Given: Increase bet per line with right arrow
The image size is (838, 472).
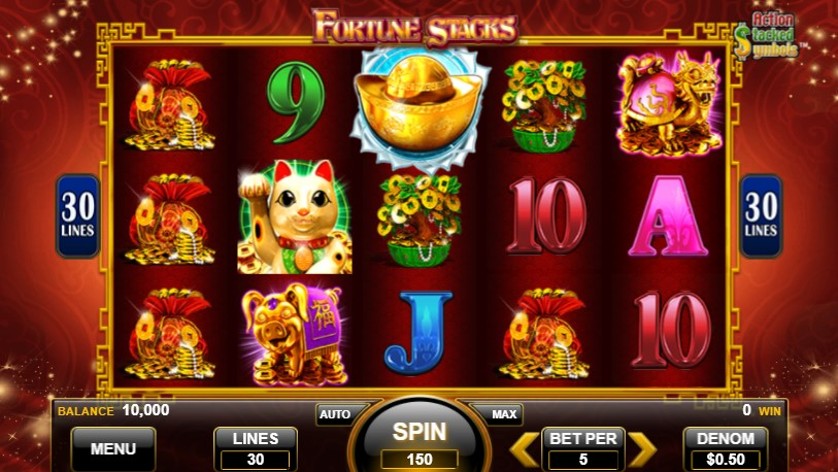Looking at the screenshot, I should [x=642, y=449].
